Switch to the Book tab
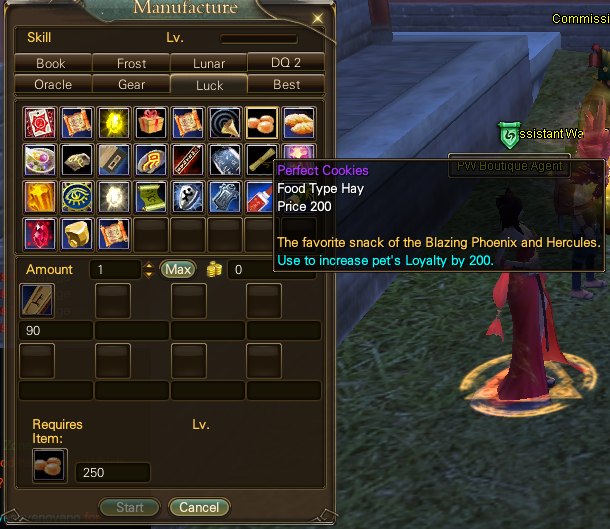 (x=51, y=63)
